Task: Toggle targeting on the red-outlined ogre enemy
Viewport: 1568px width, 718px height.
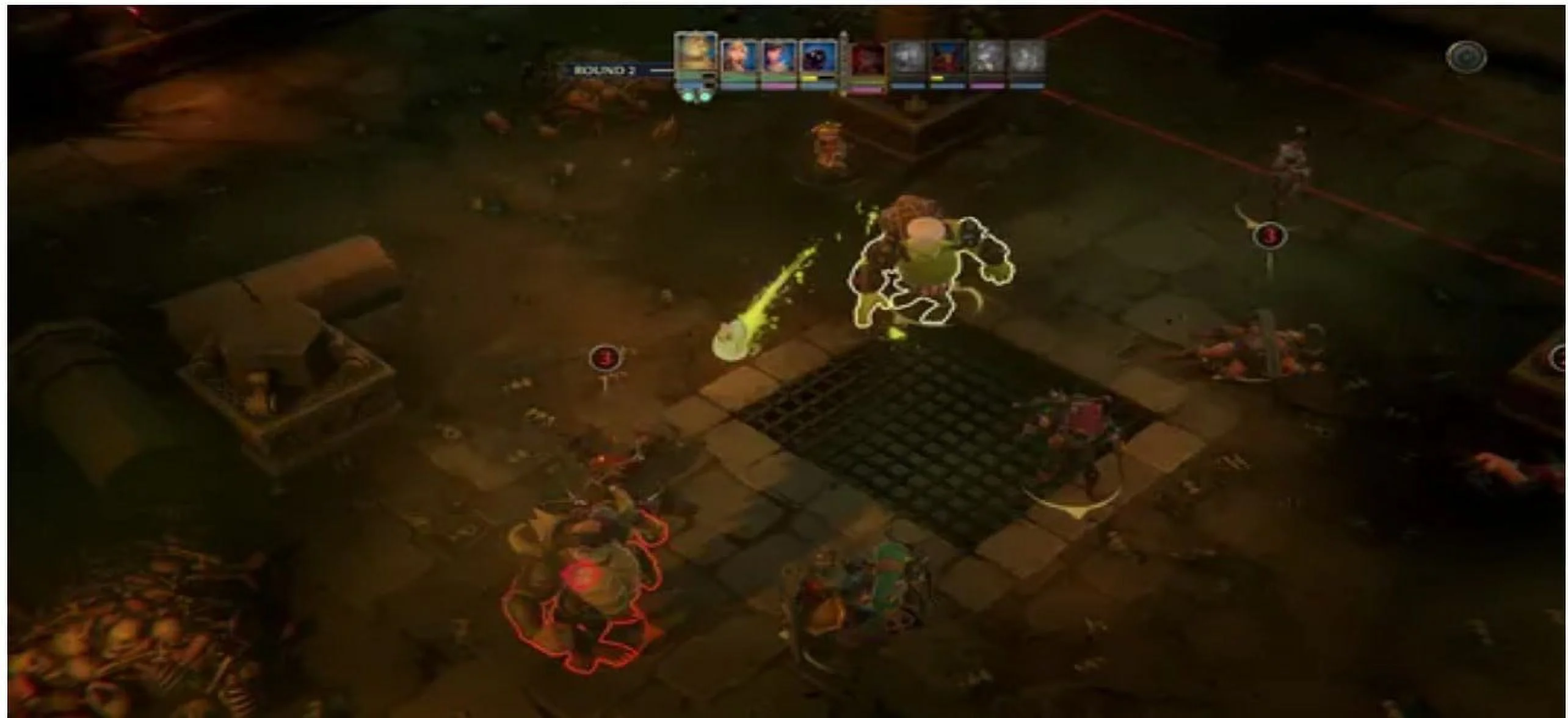Action: tap(586, 586)
